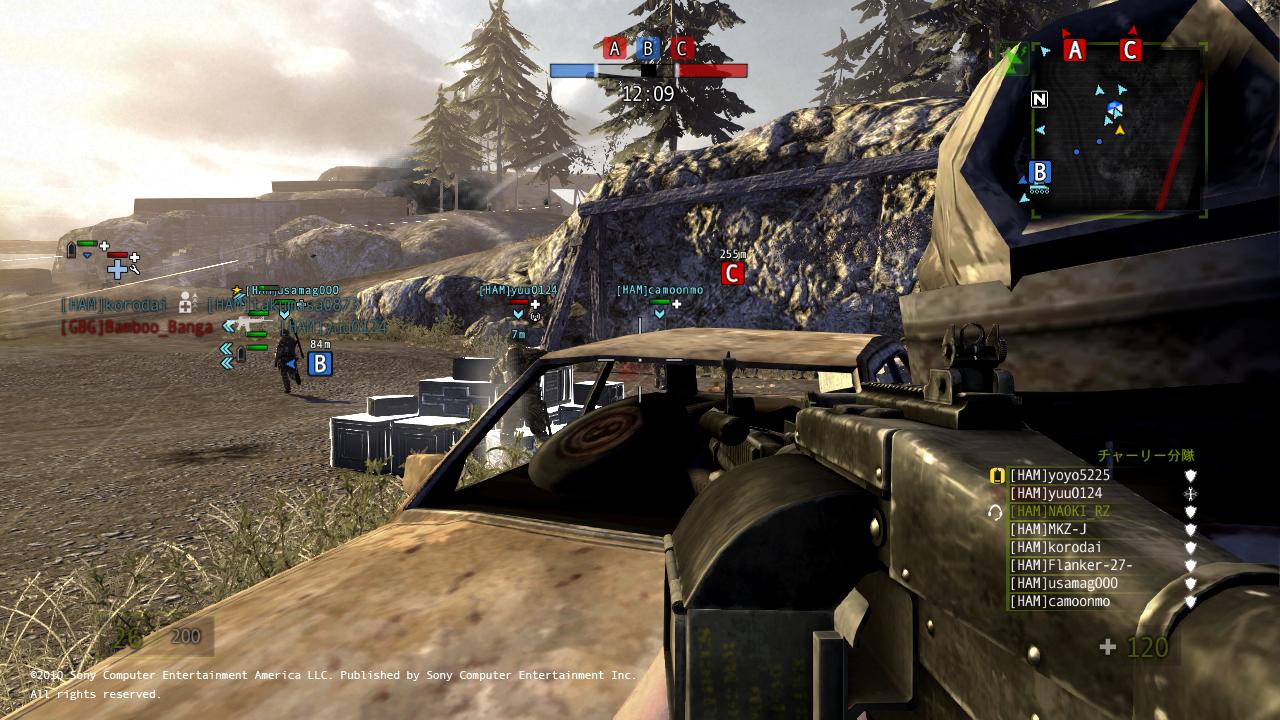Screen dimensions: 1280x720
Task: Pick [HAM]korodai in the squad list
Action: point(1055,548)
